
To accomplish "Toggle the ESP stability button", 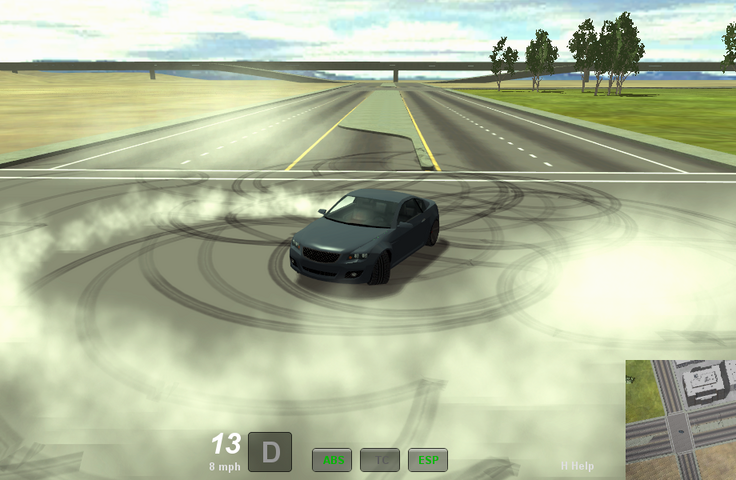I will click(428, 460).
